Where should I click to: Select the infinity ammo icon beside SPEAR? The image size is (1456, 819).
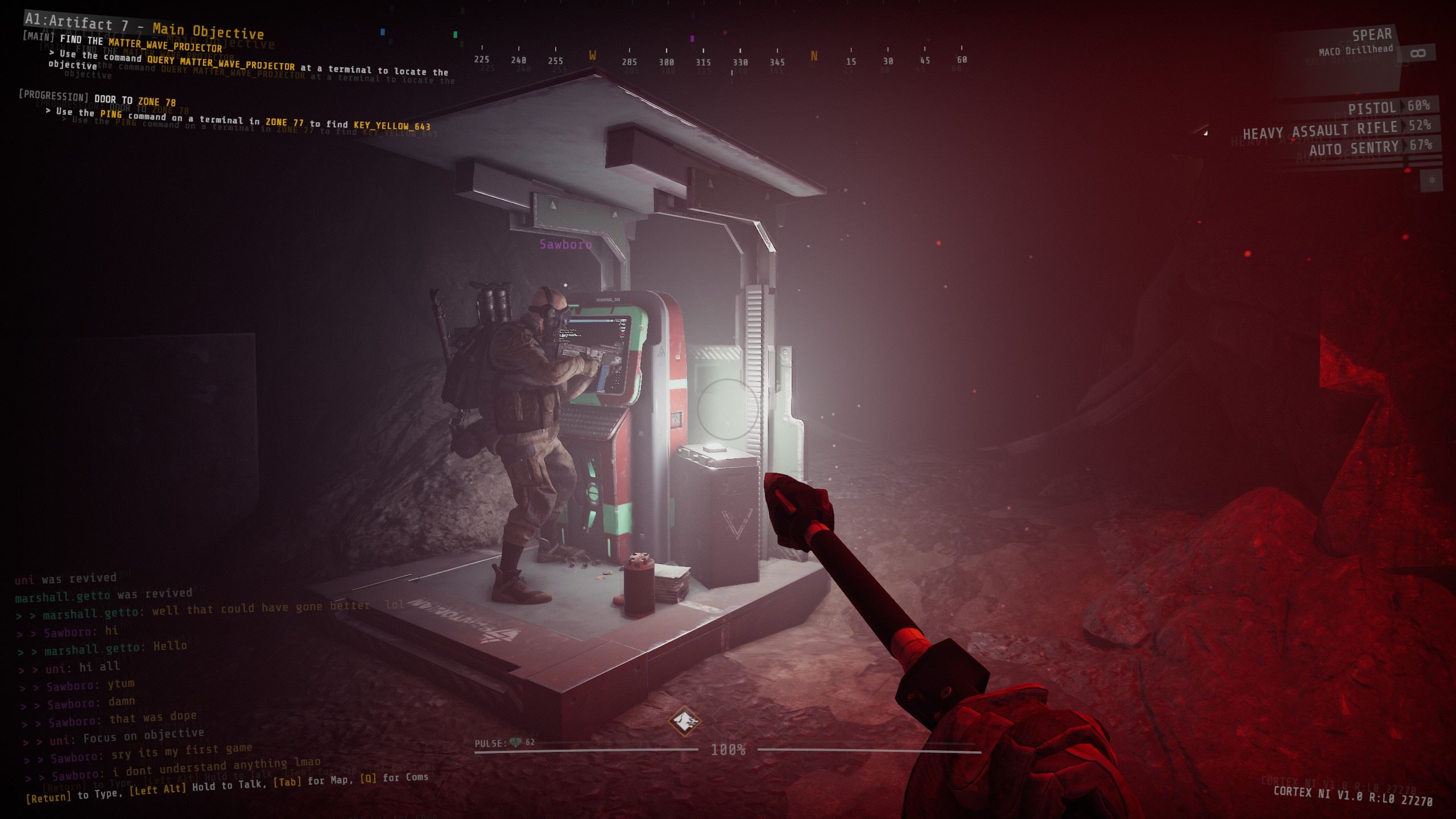click(1418, 53)
